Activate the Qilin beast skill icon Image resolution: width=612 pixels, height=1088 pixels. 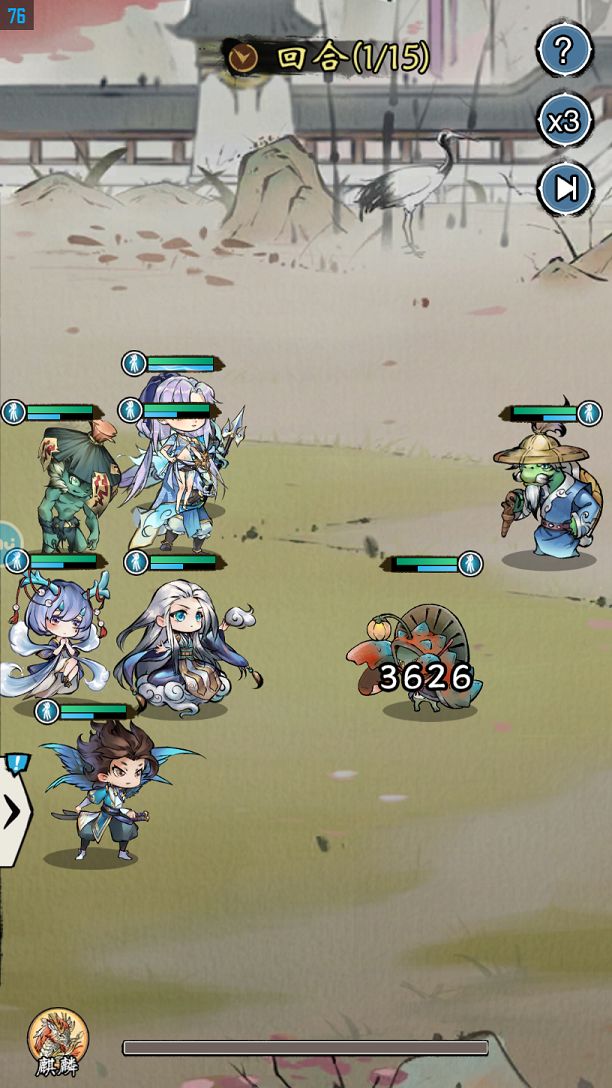click(57, 1041)
